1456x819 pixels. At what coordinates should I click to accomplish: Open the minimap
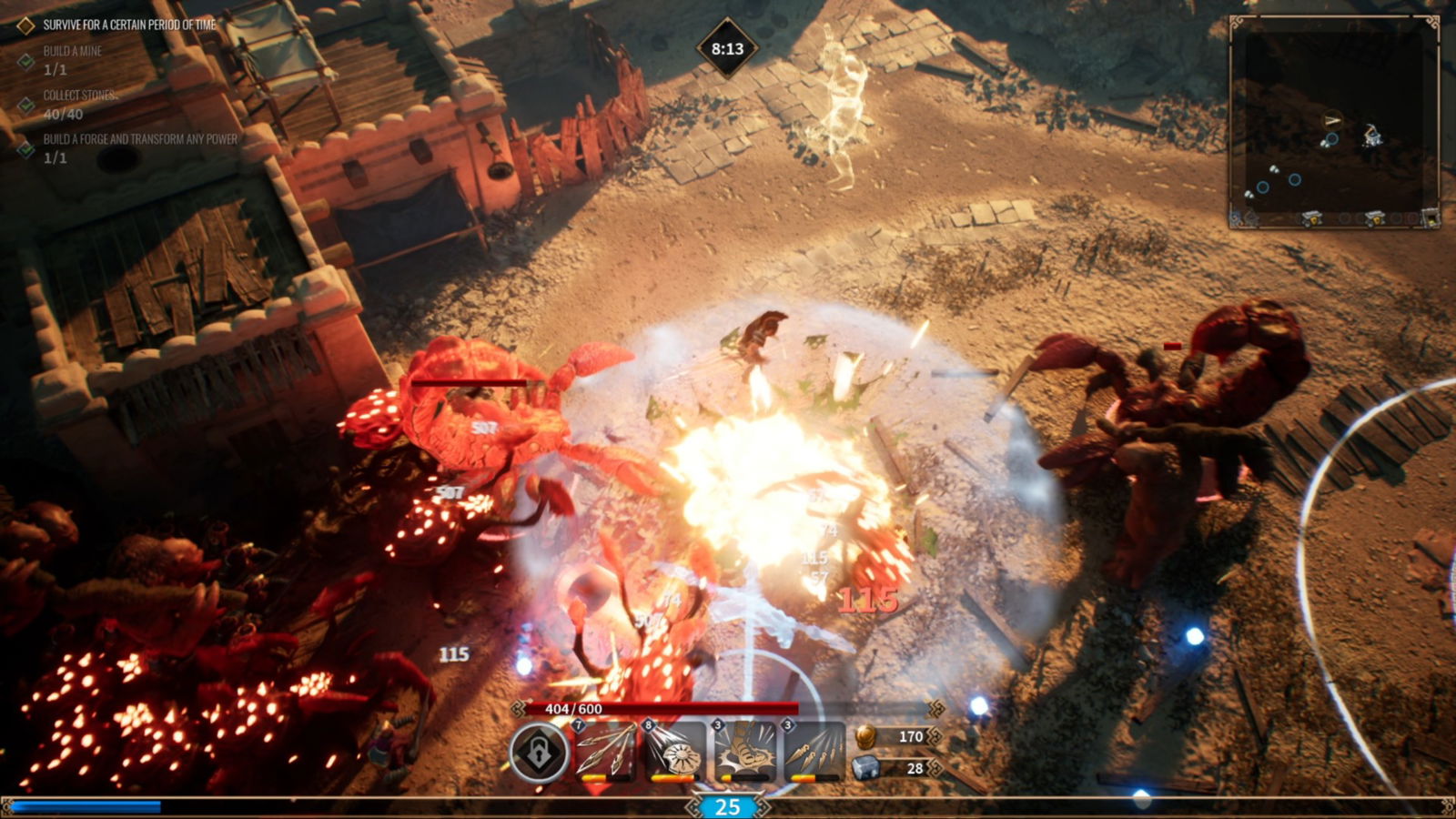point(1334,120)
